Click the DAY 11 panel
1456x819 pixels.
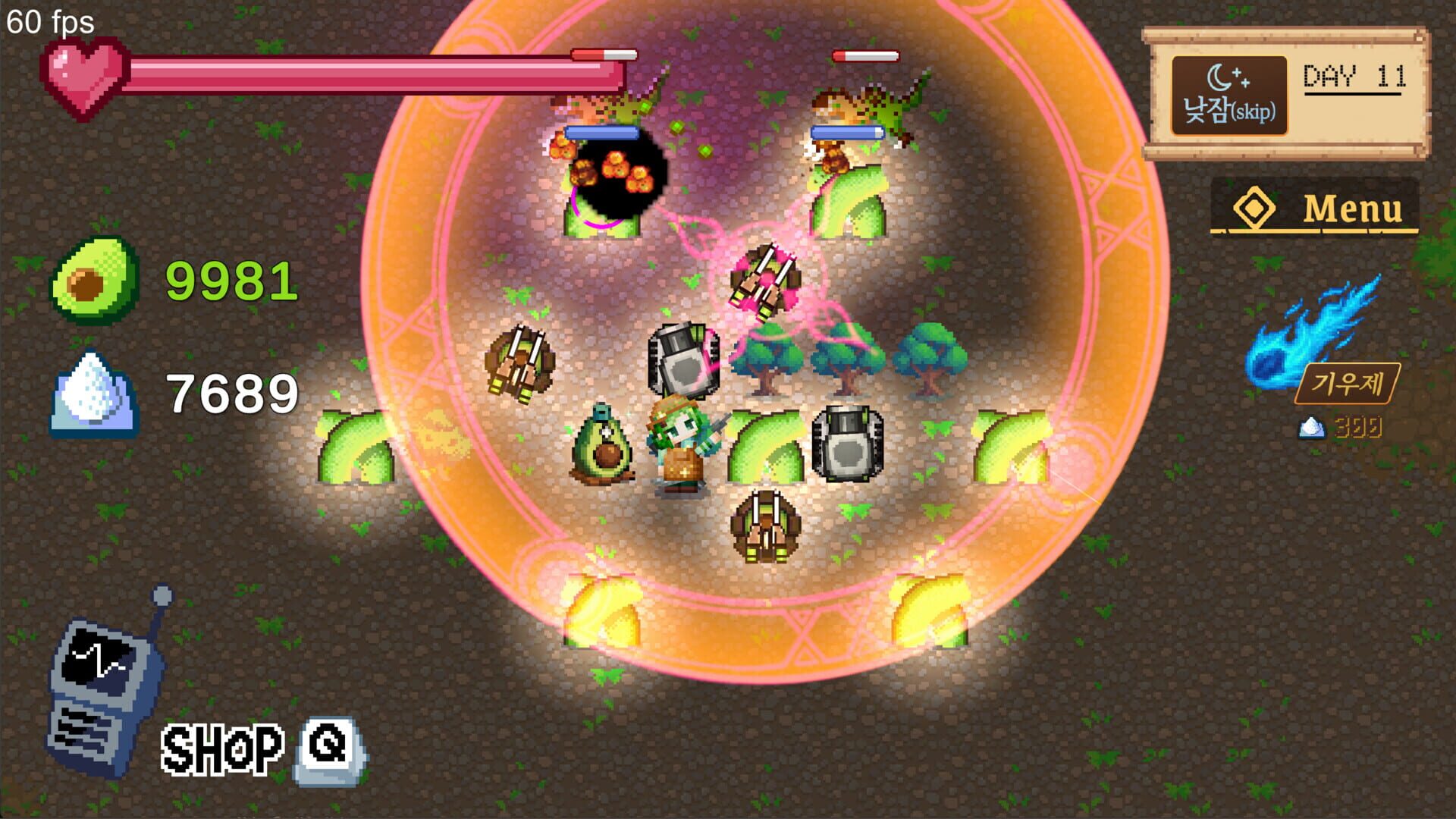click(1354, 74)
